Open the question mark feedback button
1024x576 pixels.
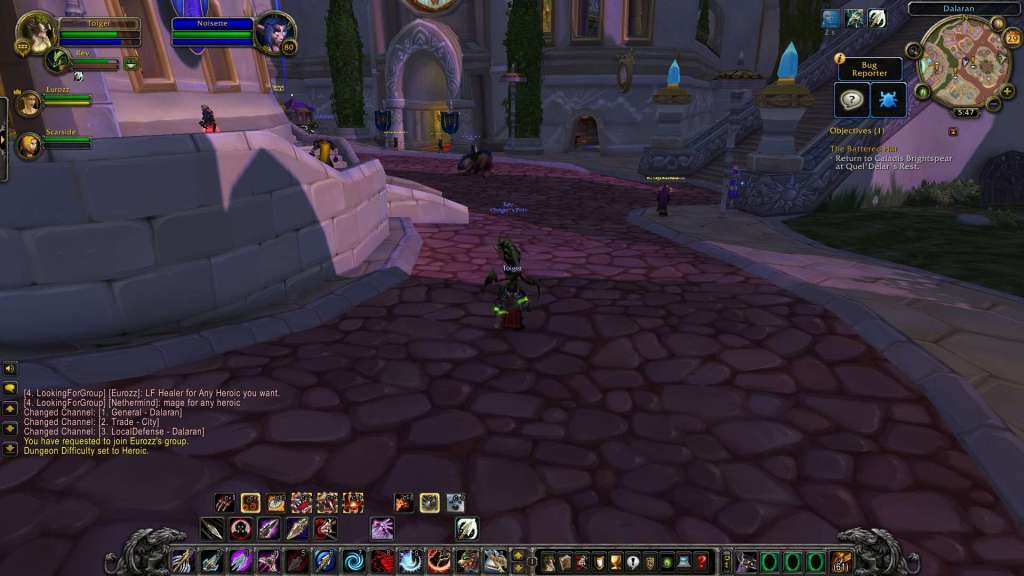tap(852, 100)
